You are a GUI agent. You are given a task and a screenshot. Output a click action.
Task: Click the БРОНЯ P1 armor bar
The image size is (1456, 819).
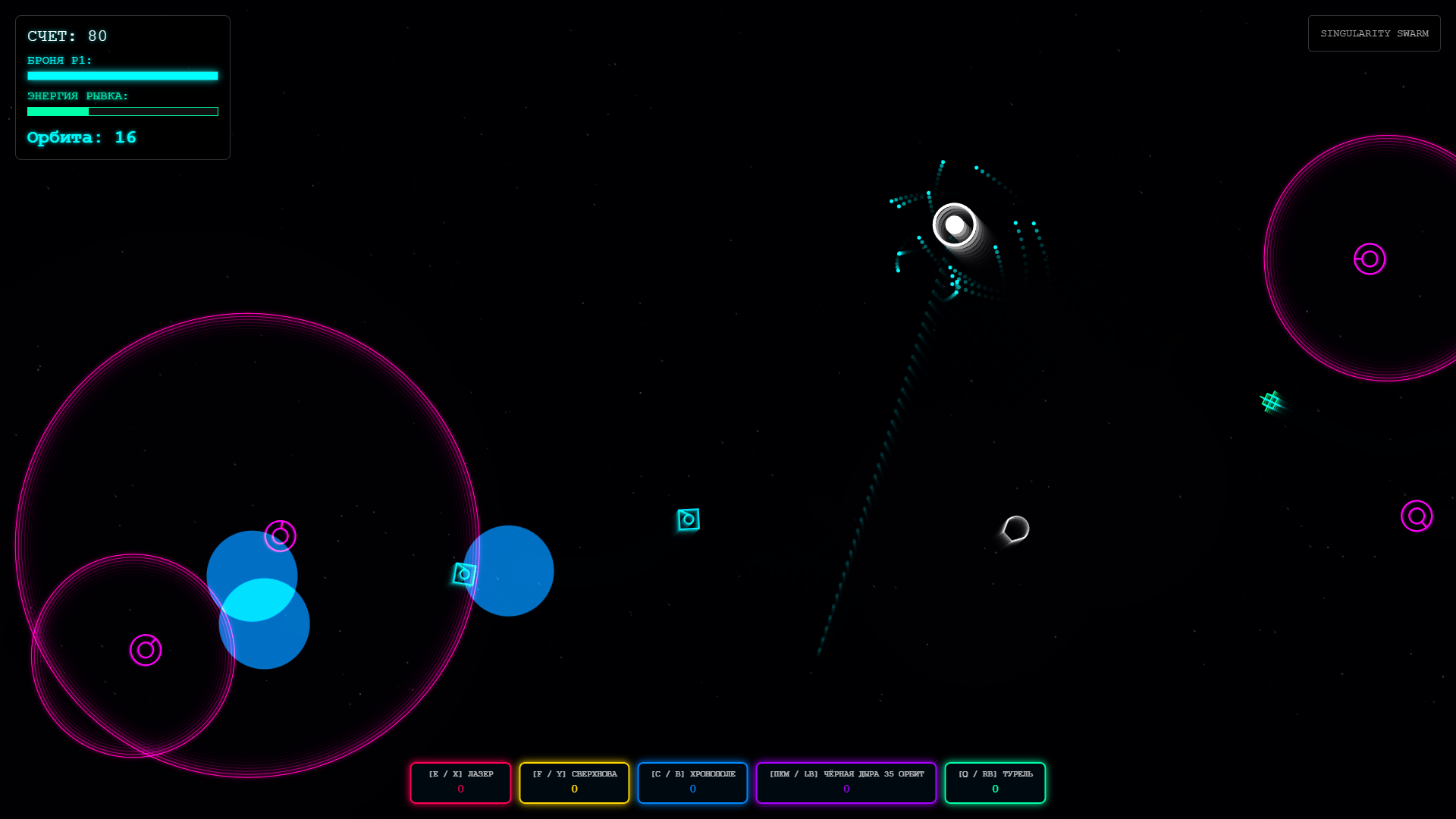(122, 76)
